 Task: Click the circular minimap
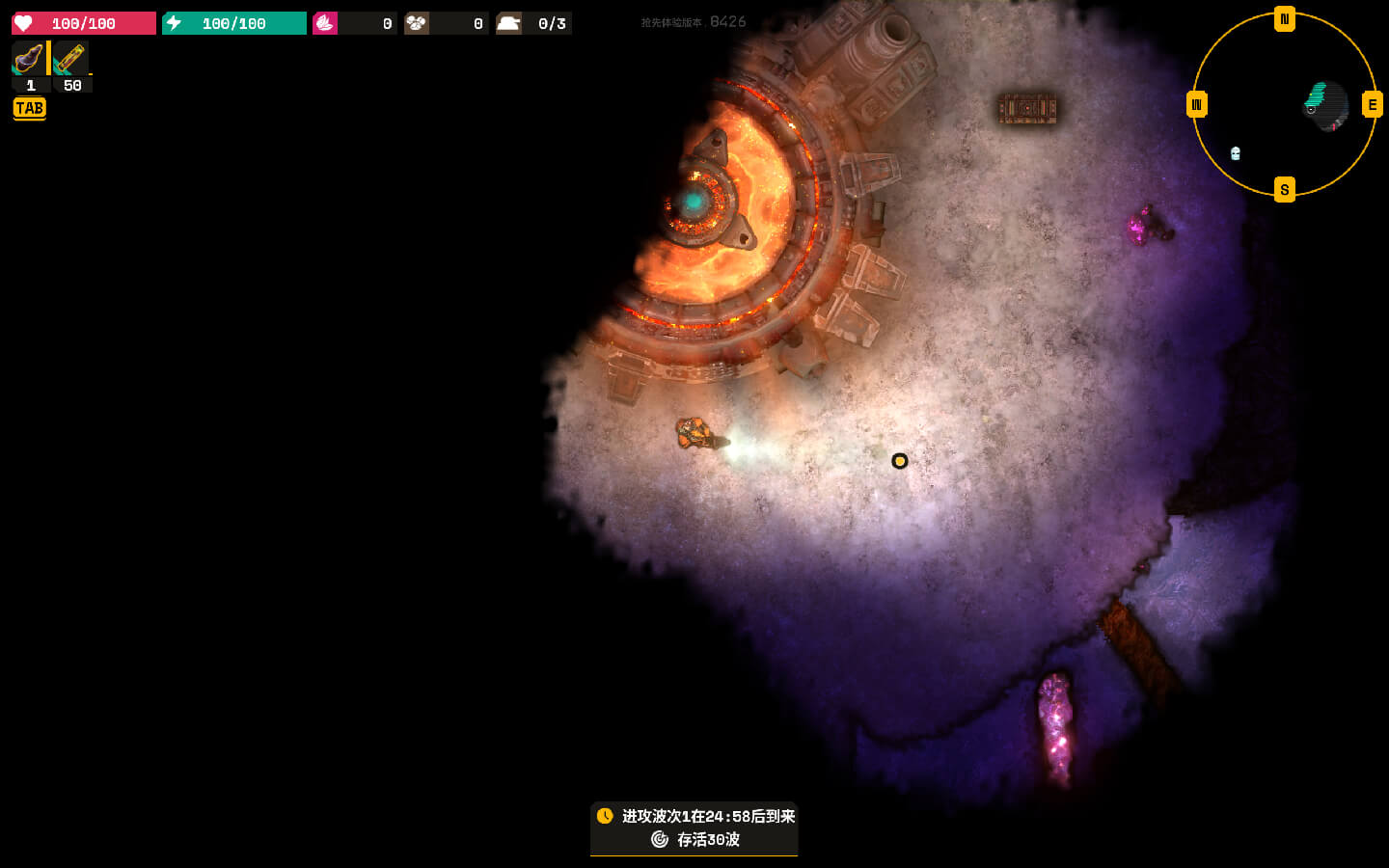[x=1284, y=104]
